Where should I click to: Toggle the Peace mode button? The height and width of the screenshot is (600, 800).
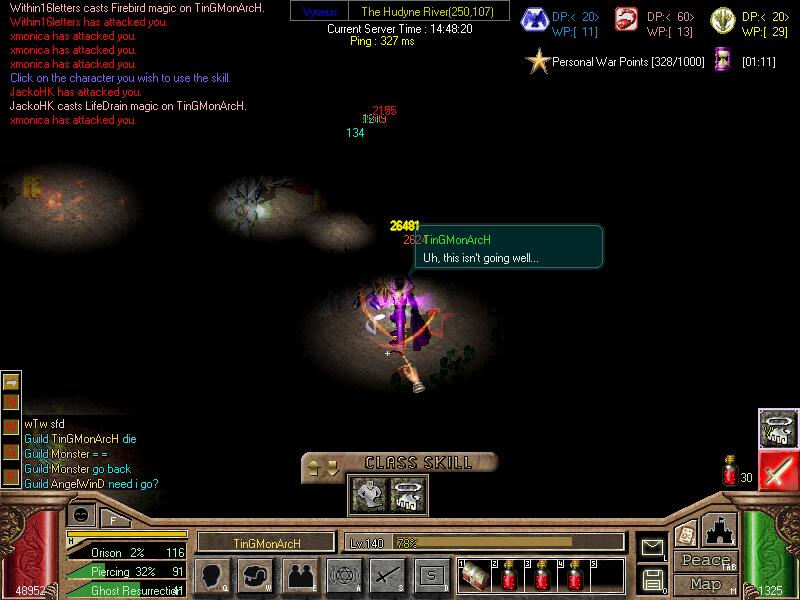(x=706, y=561)
